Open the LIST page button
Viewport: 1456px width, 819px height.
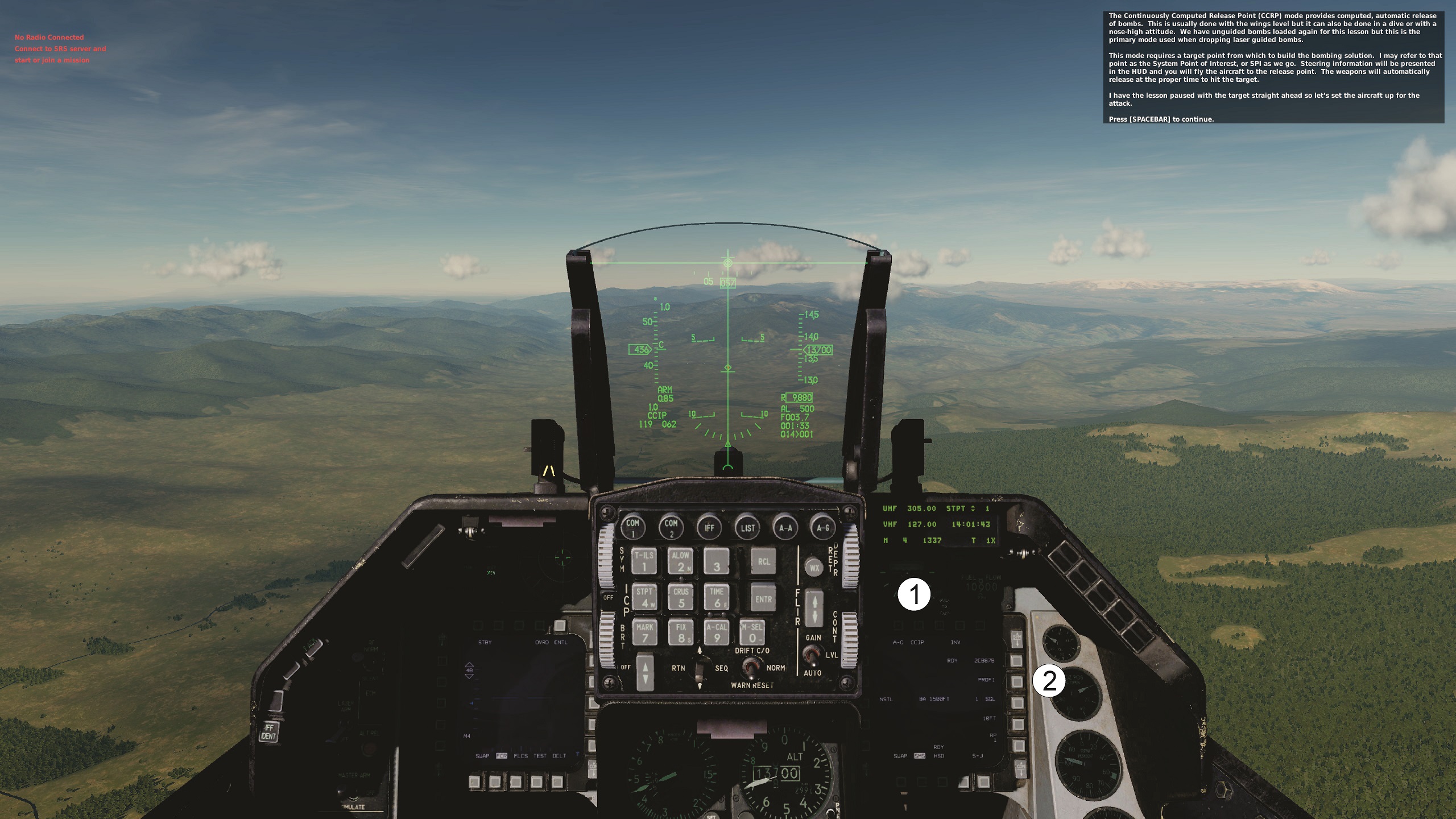747,527
